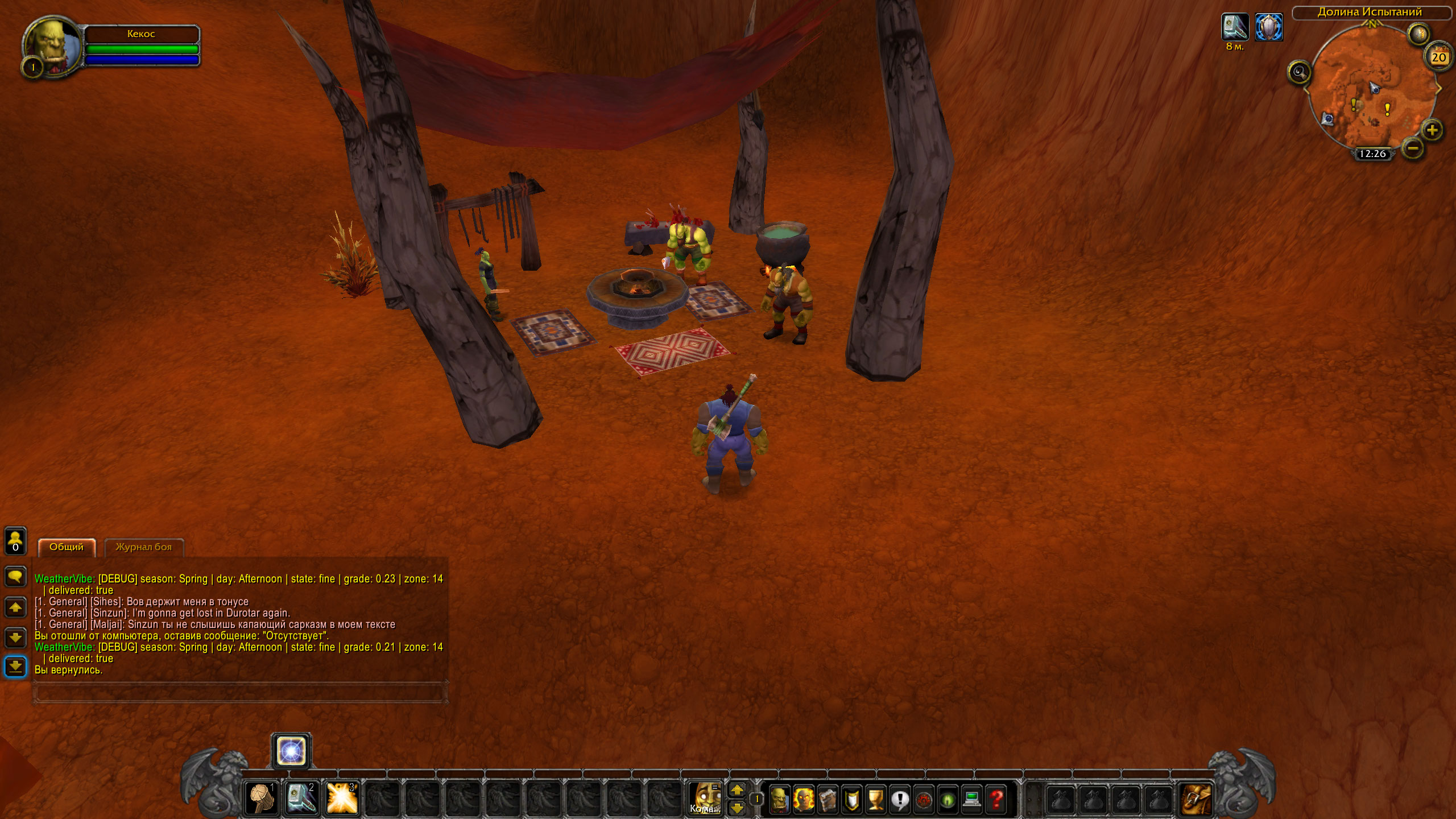Switch to the Общий chat tab
Image resolution: width=1456 pixels, height=819 pixels.
67,547
